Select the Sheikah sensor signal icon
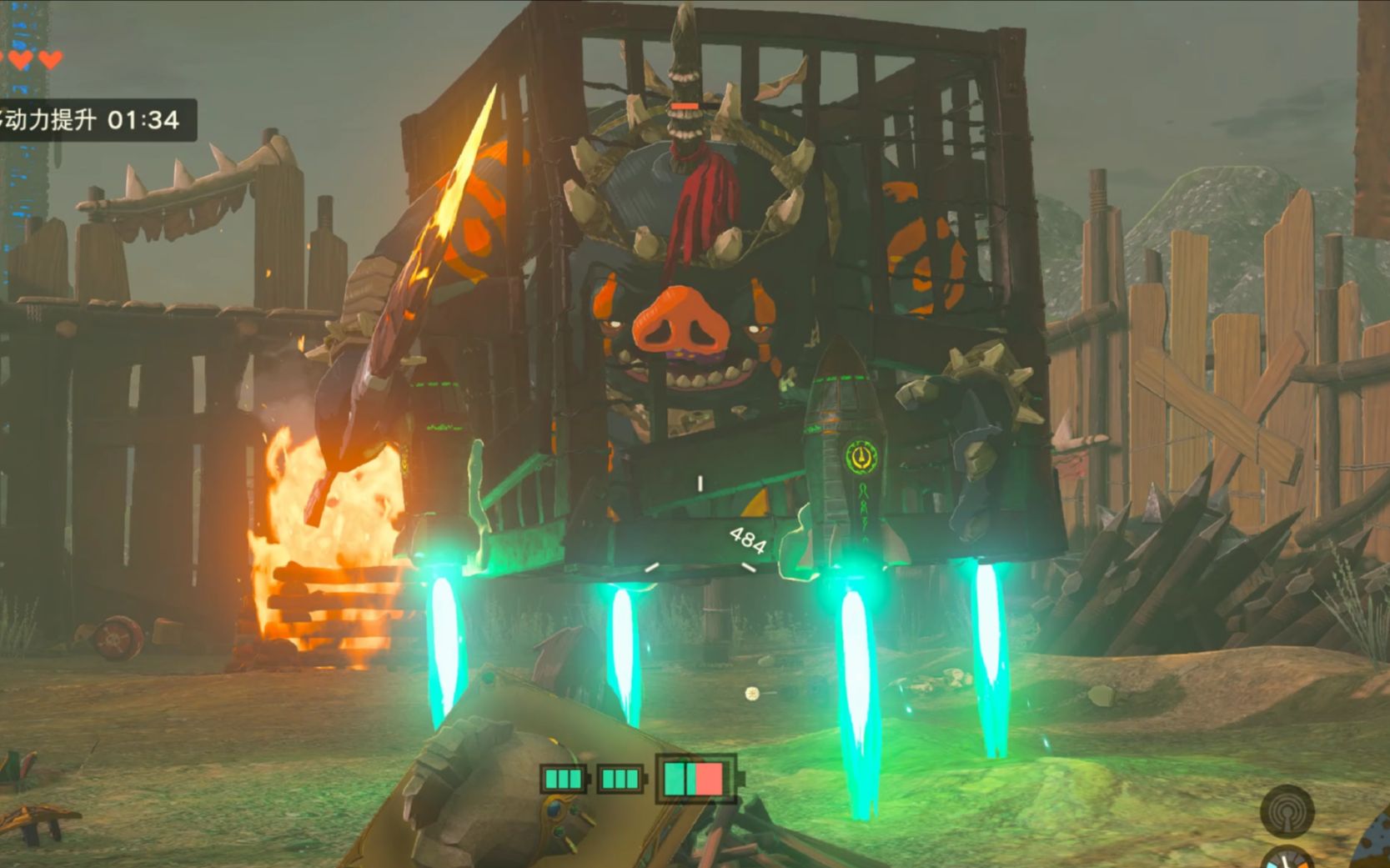 coord(1287,810)
